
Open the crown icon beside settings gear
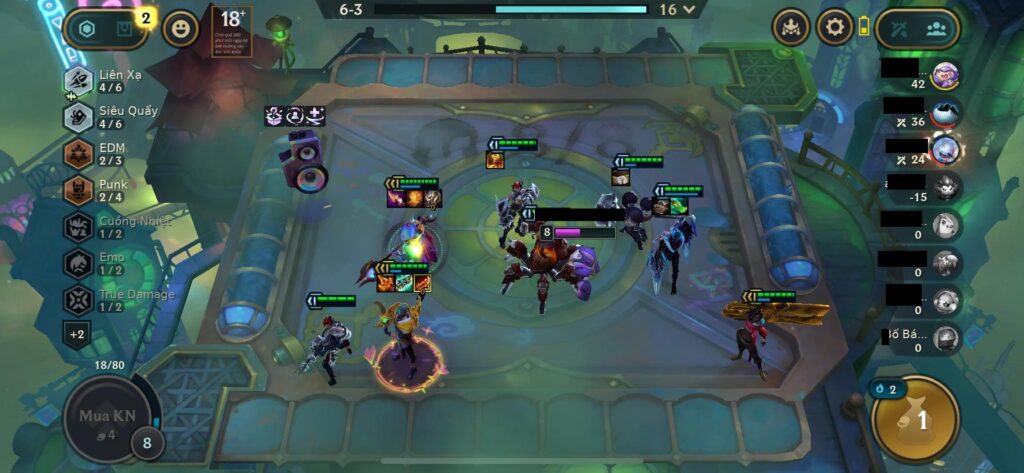[x=791, y=27]
